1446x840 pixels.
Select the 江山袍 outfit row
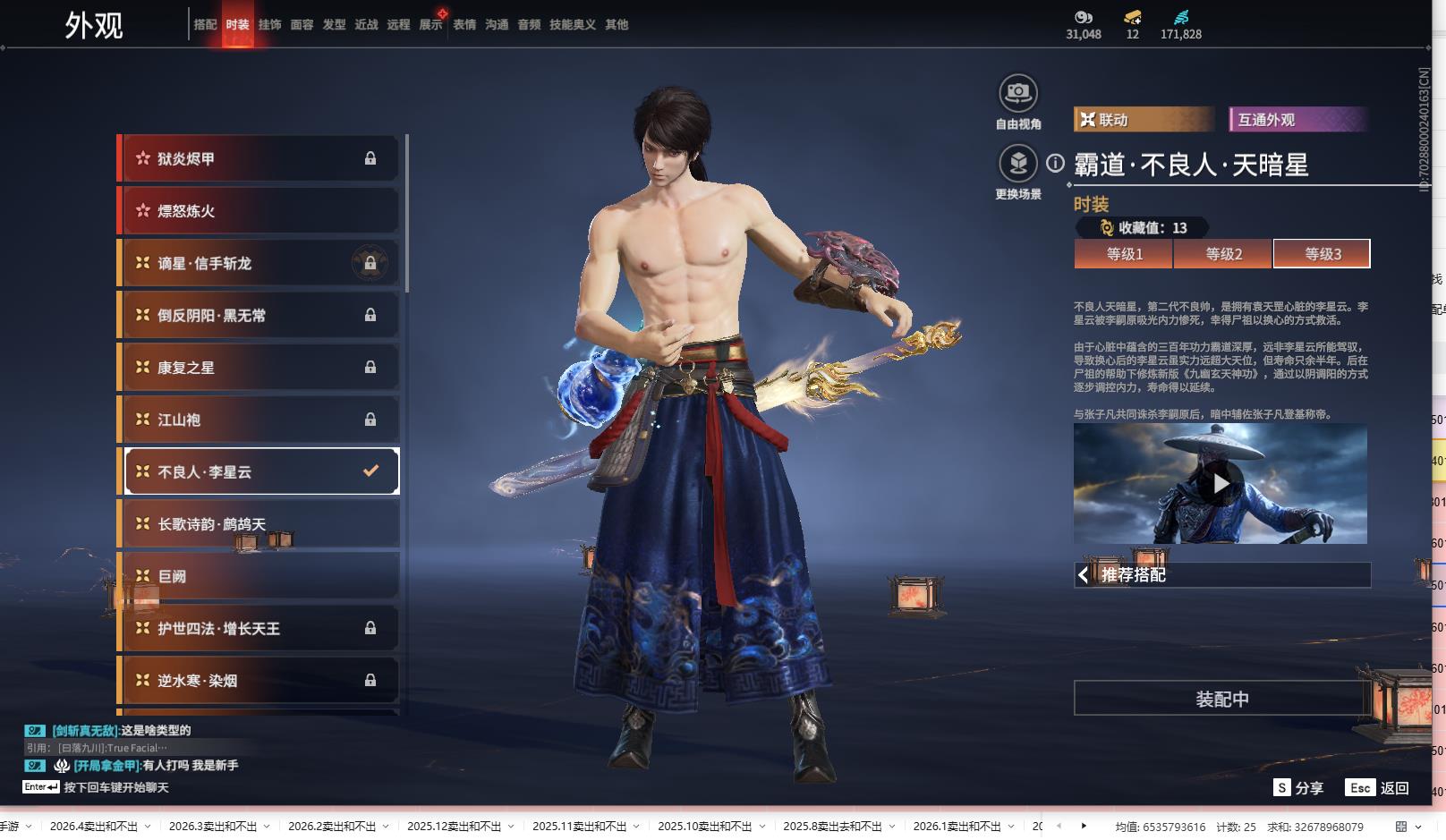(259, 420)
